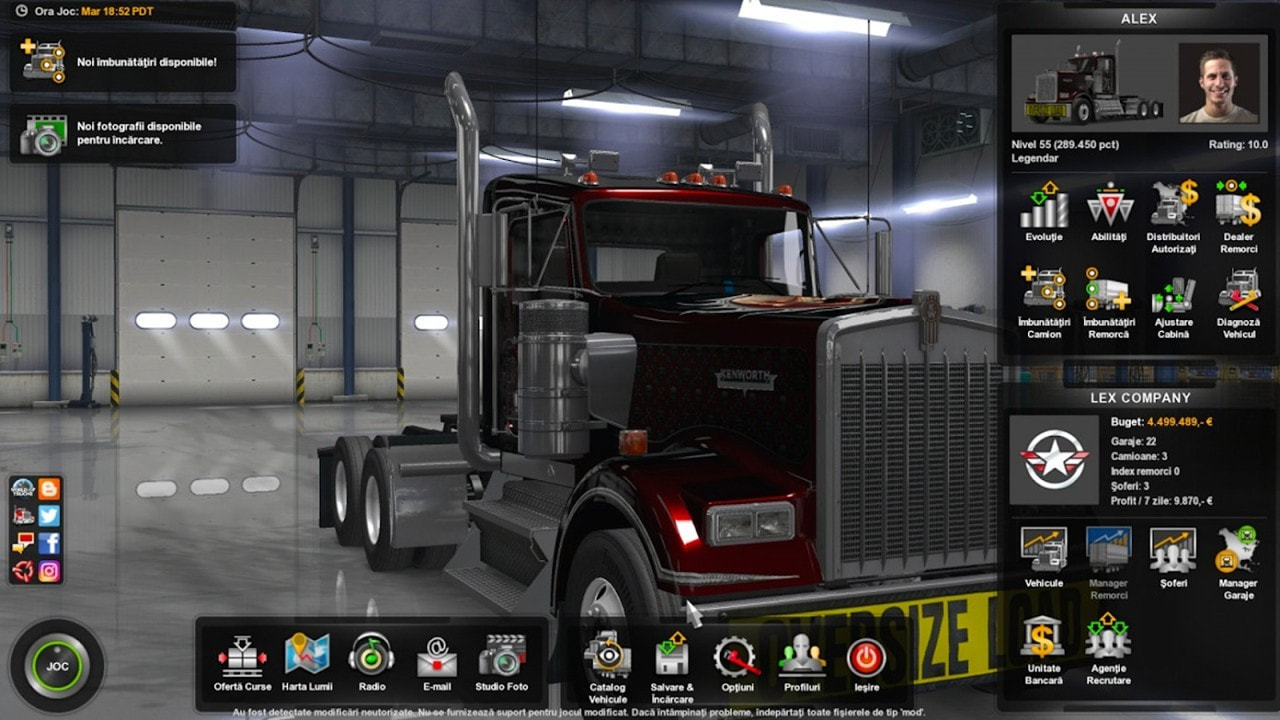
Task: Open Catalog Vehicule
Action: (607, 658)
